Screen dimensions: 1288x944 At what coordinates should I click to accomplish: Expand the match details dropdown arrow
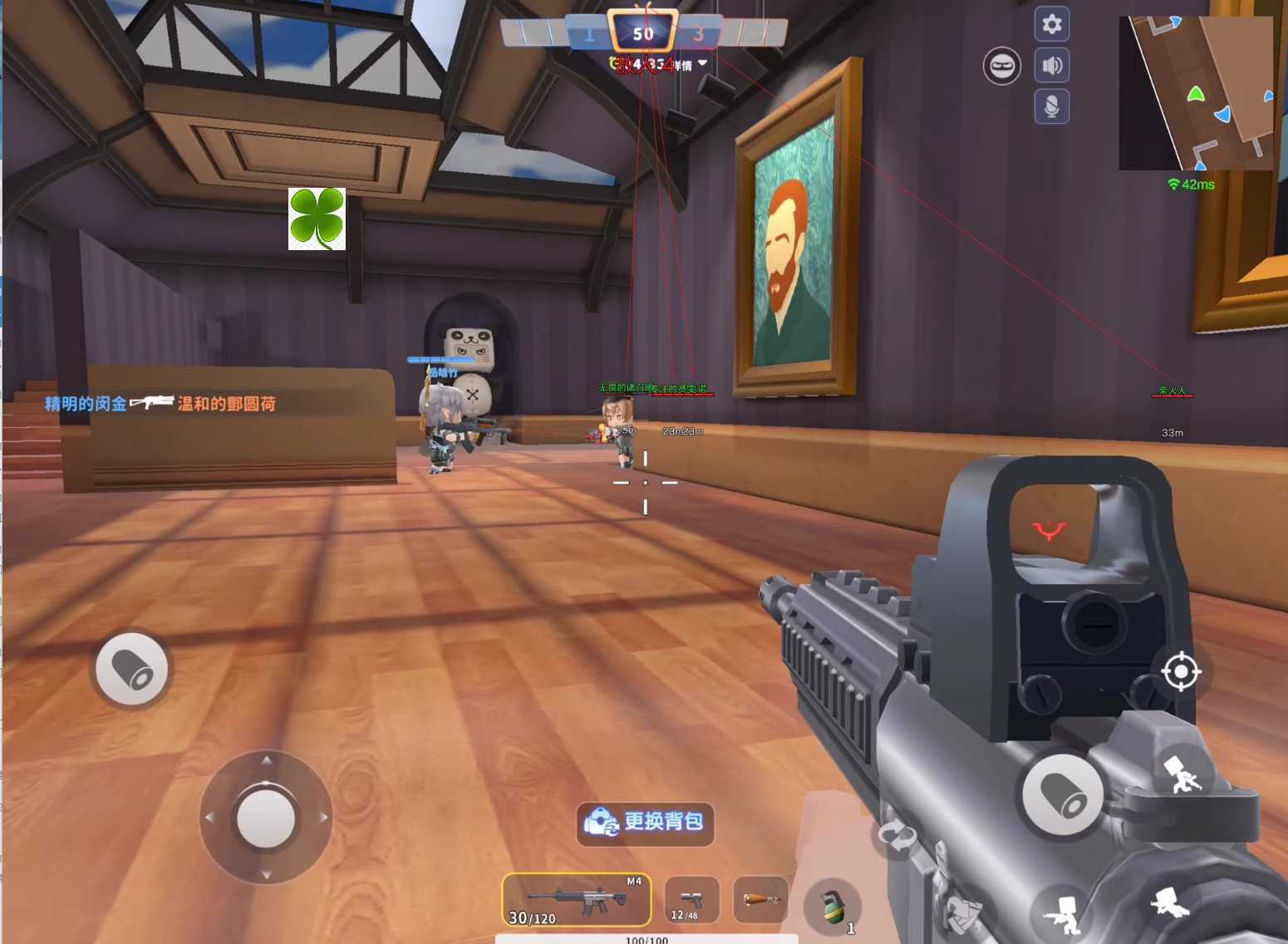[703, 63]
